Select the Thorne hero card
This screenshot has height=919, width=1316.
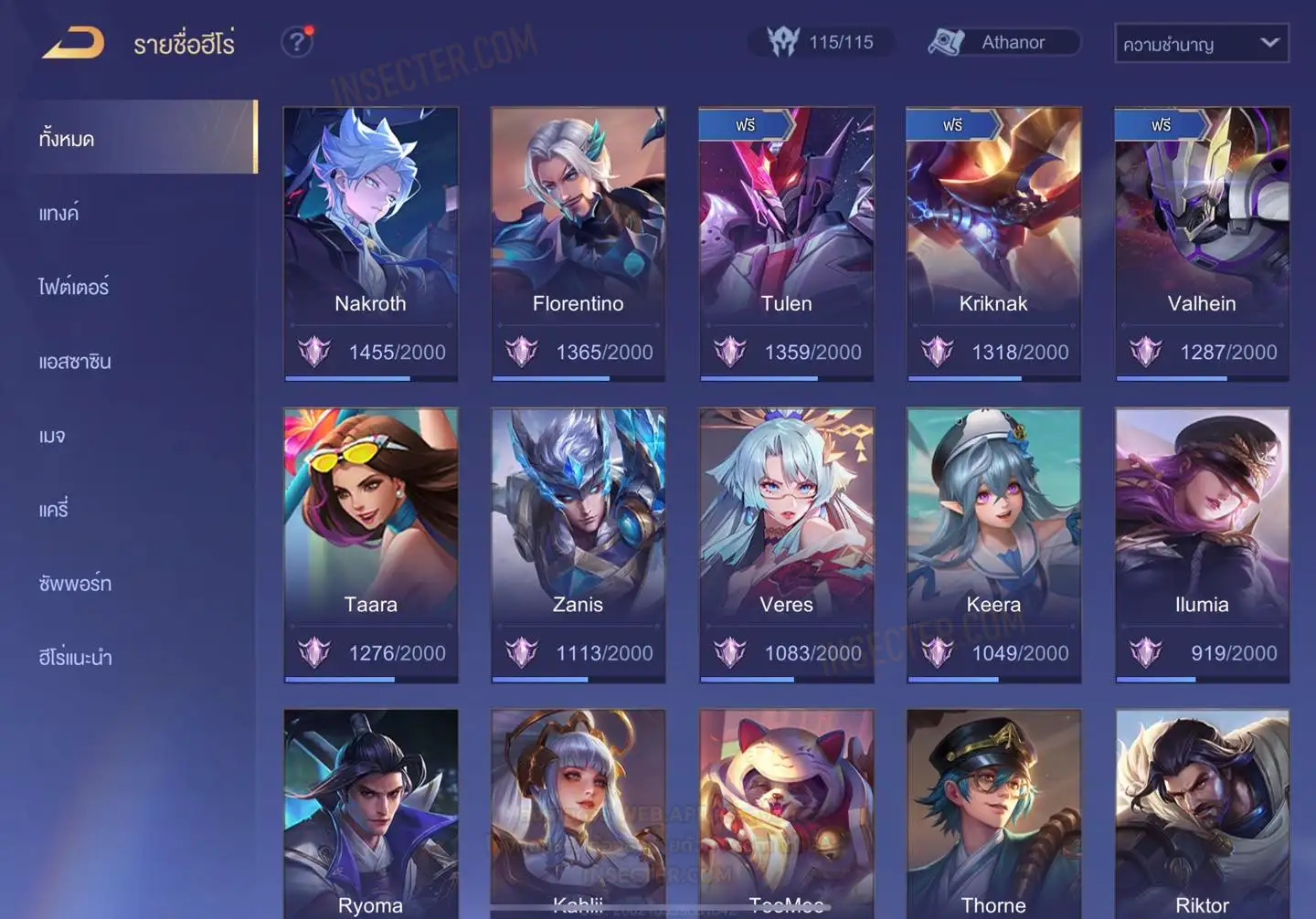993,813
